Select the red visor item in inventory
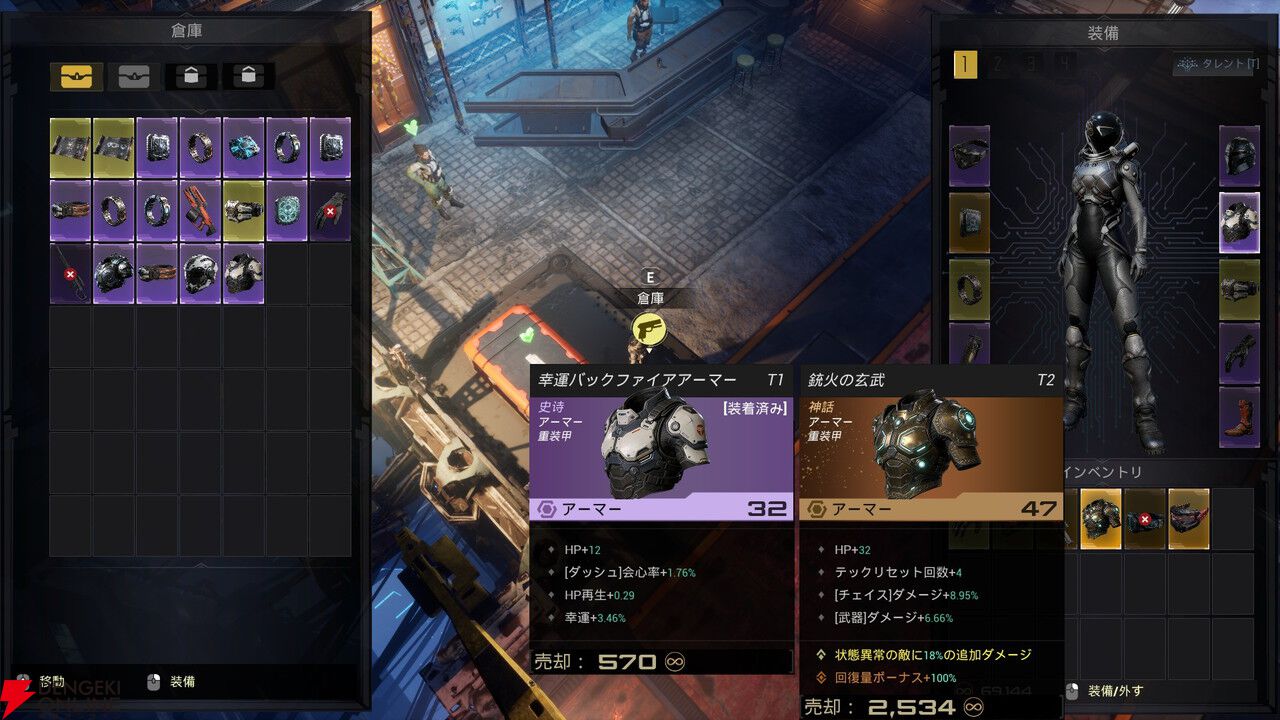The height and width of the screenshot is (720, 1280). click(x=1188, y=519)
